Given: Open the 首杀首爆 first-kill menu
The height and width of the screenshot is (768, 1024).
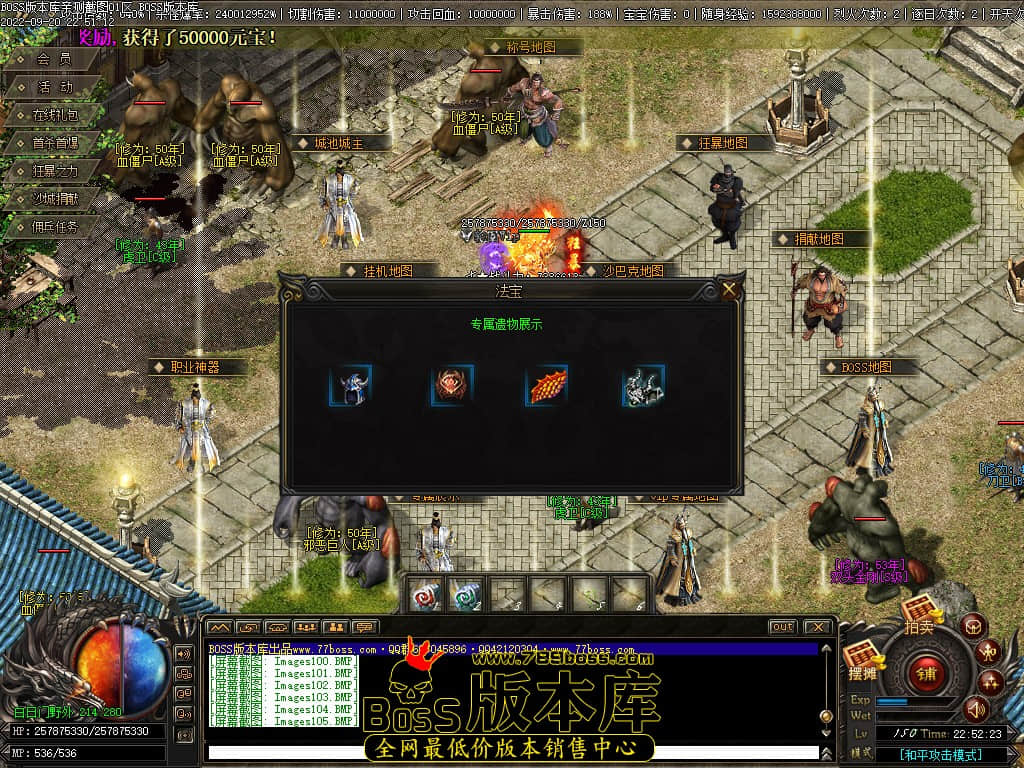Looking at the screenshot, I should (54, 143).
